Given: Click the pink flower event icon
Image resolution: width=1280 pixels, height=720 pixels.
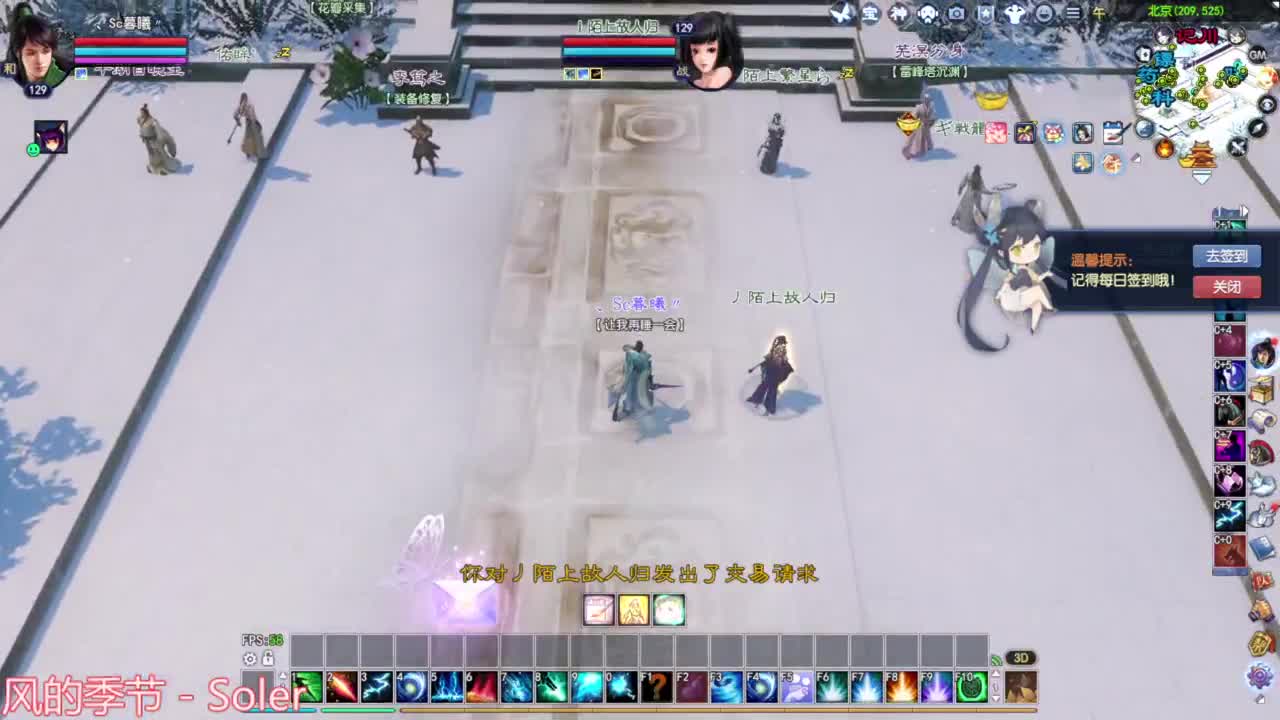Looking at the screenshot, I should click(x=994, y=132).
